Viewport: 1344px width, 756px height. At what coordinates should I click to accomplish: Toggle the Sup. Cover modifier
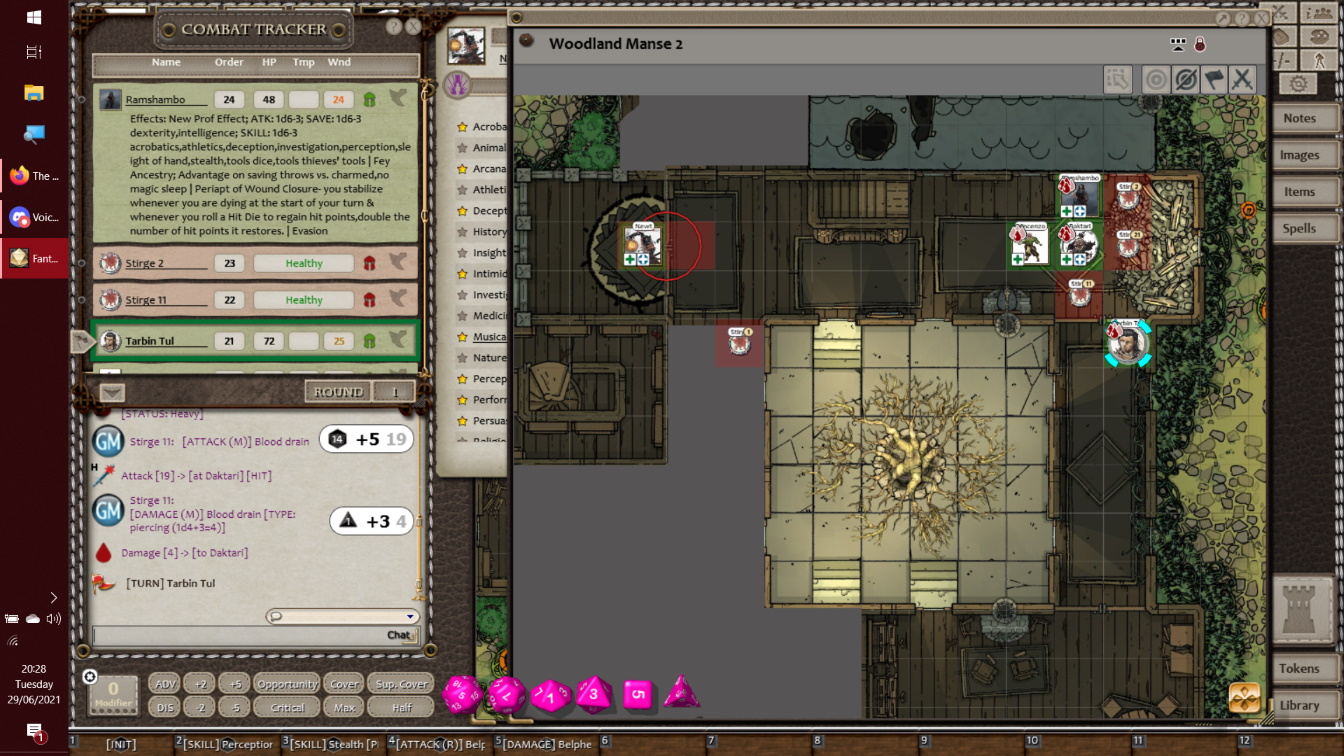(401, 684)
